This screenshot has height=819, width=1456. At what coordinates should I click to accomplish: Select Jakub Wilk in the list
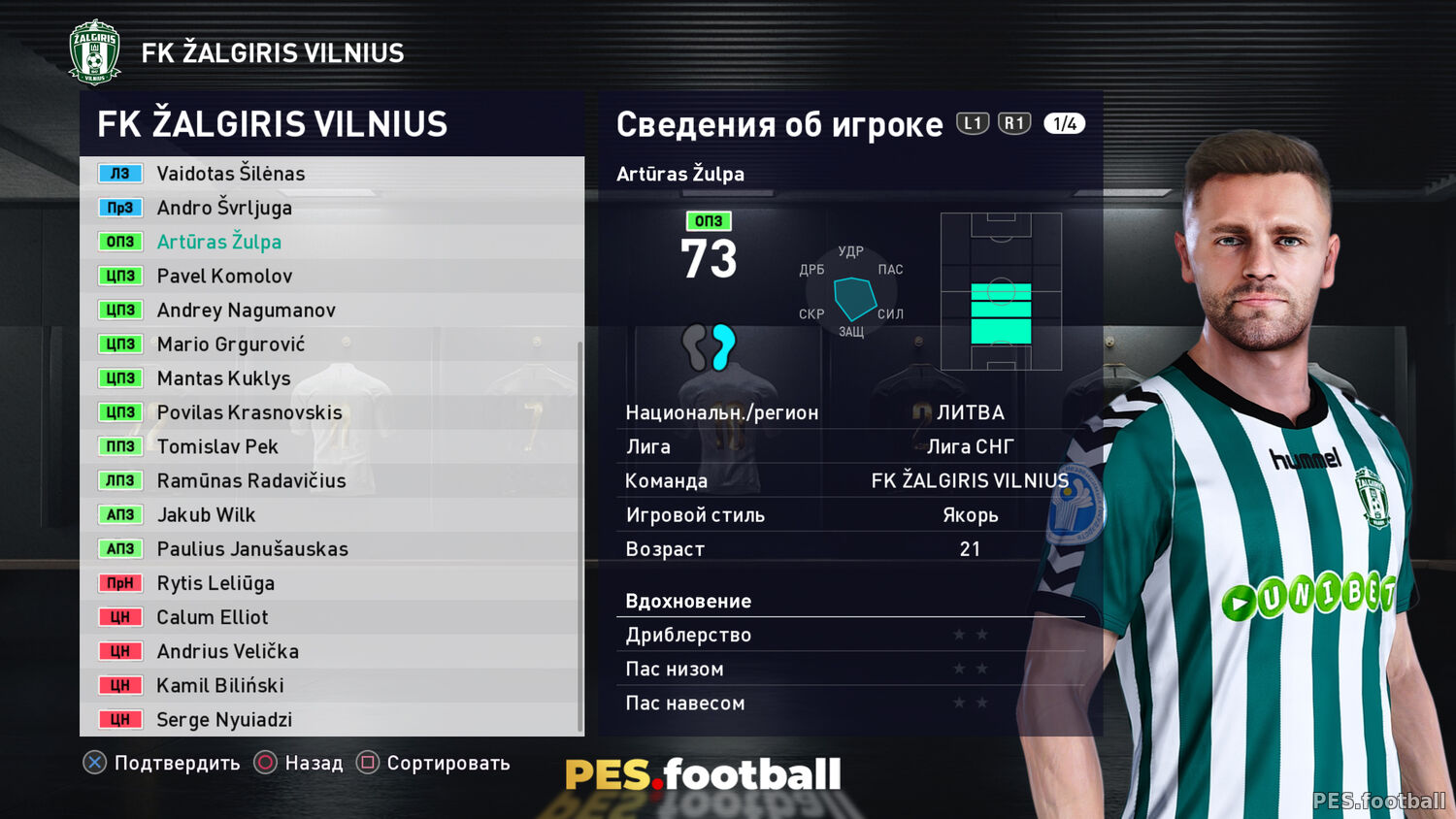207,515
